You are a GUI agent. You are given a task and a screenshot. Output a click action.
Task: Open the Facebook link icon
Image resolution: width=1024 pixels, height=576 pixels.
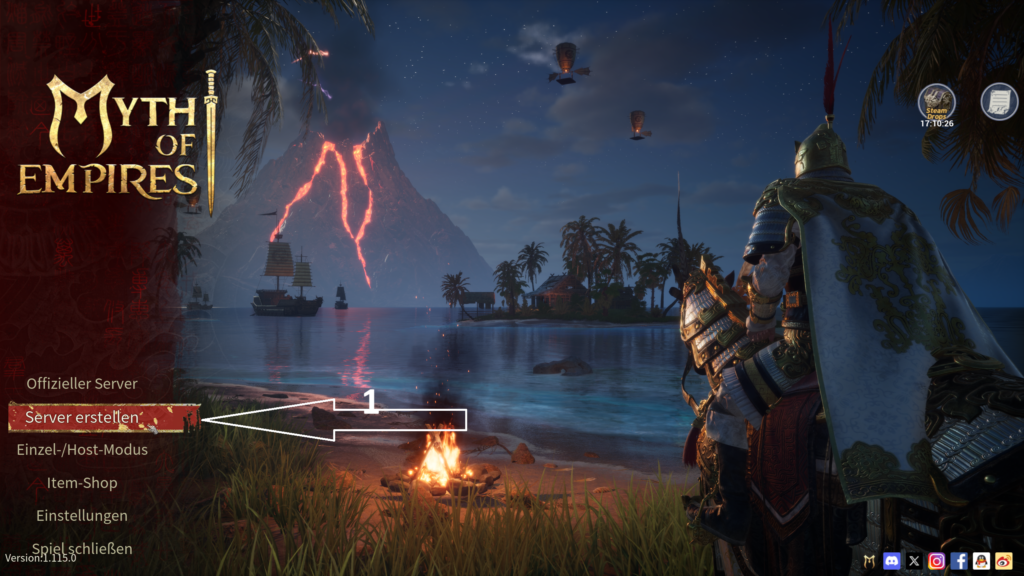(959, 561)
